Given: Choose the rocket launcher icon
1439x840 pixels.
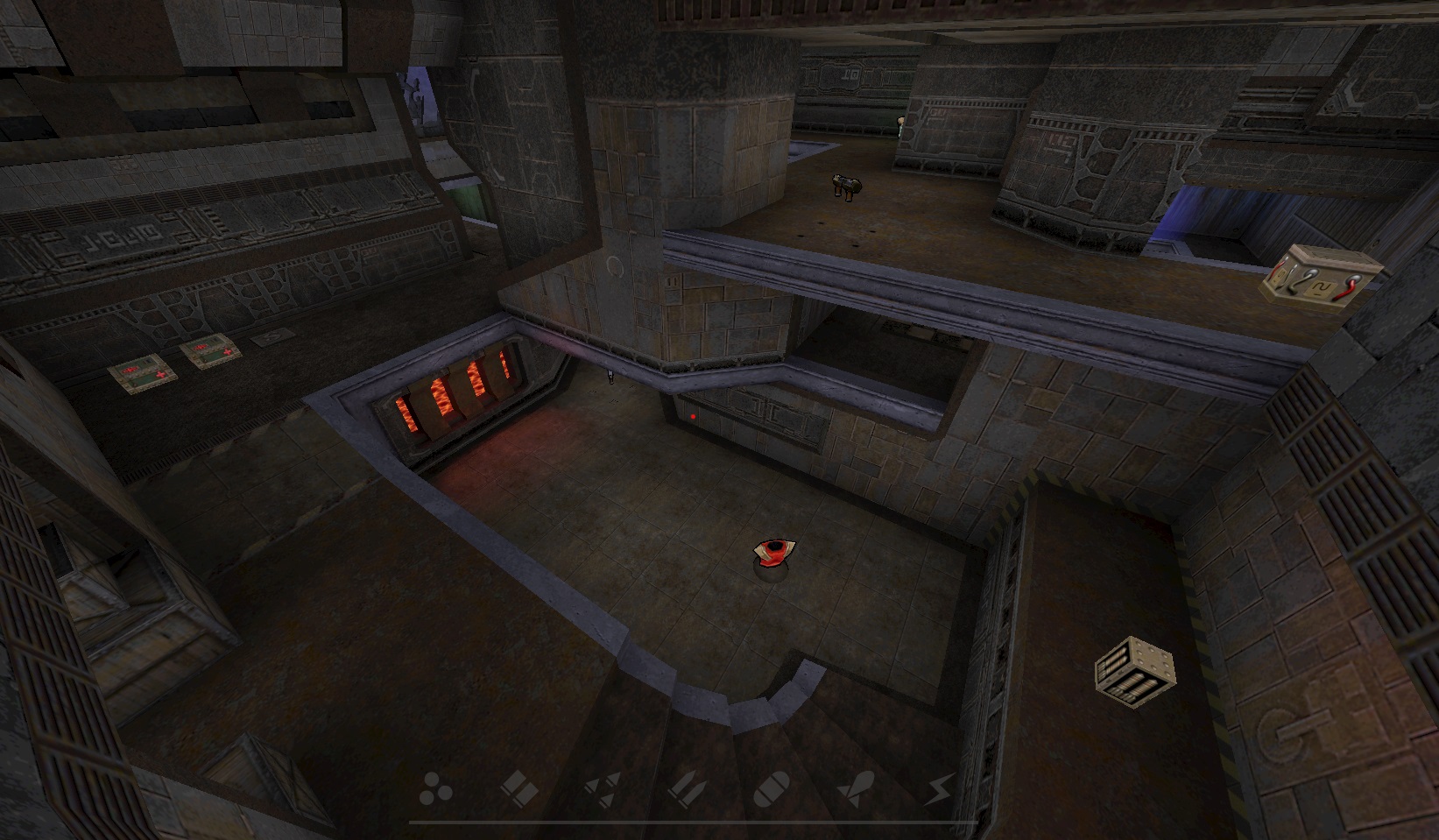Looking at the screenshot, I should pyautogui.click(x=856, y=788).
